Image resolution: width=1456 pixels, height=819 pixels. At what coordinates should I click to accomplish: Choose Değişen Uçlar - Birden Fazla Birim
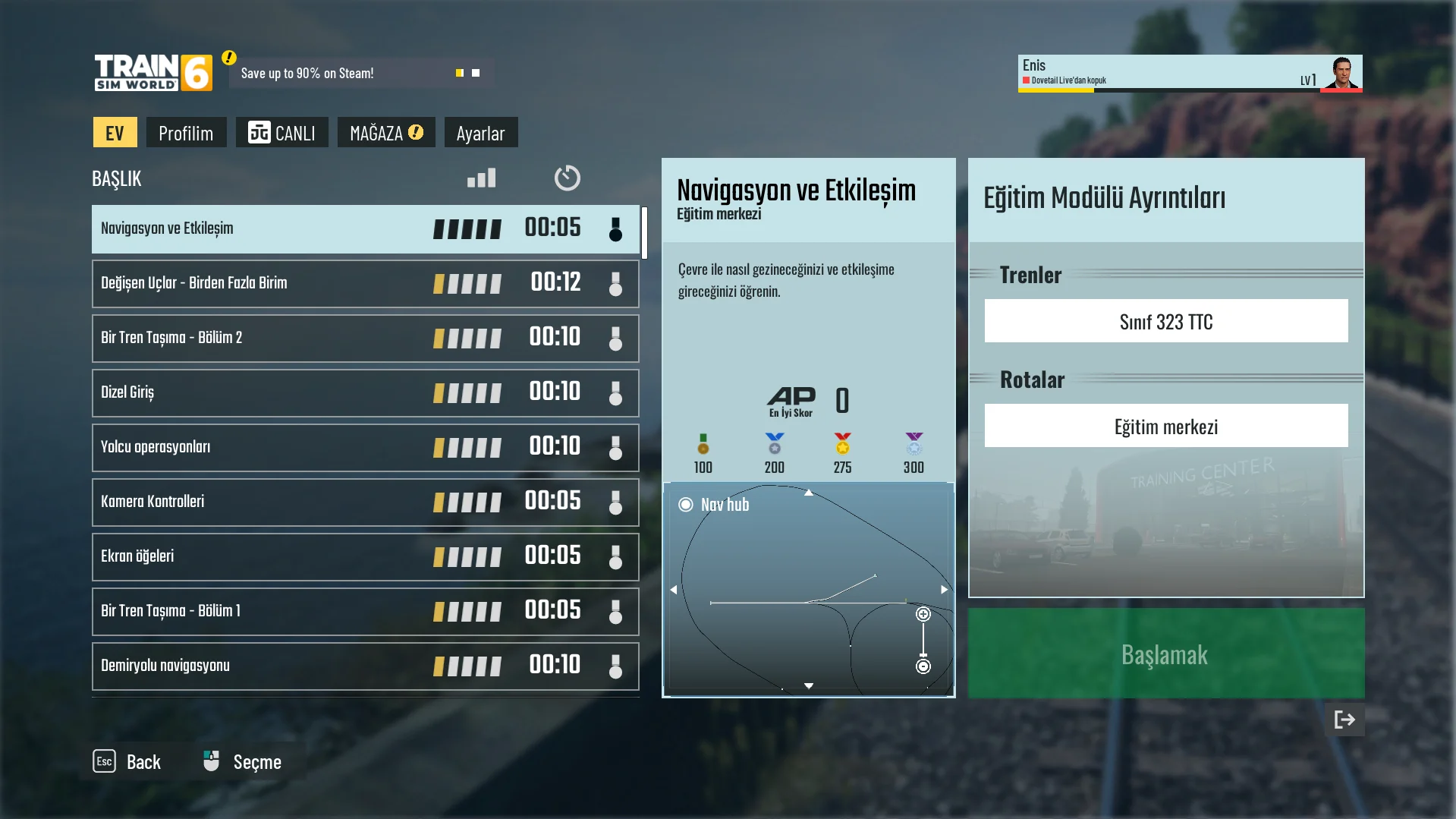click(x=365, y=283)
